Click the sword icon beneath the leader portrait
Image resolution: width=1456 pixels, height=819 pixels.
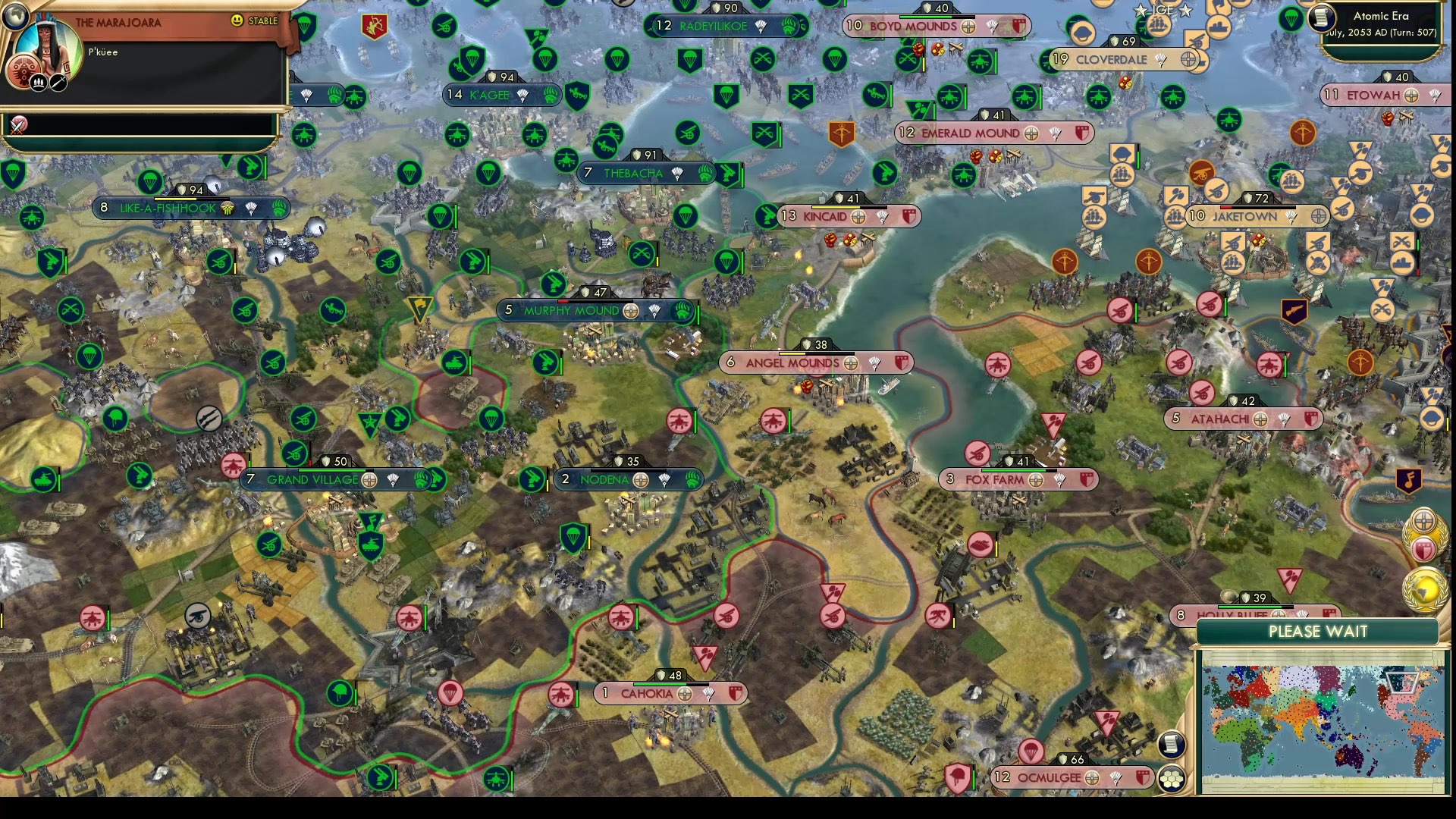point(58,82)
